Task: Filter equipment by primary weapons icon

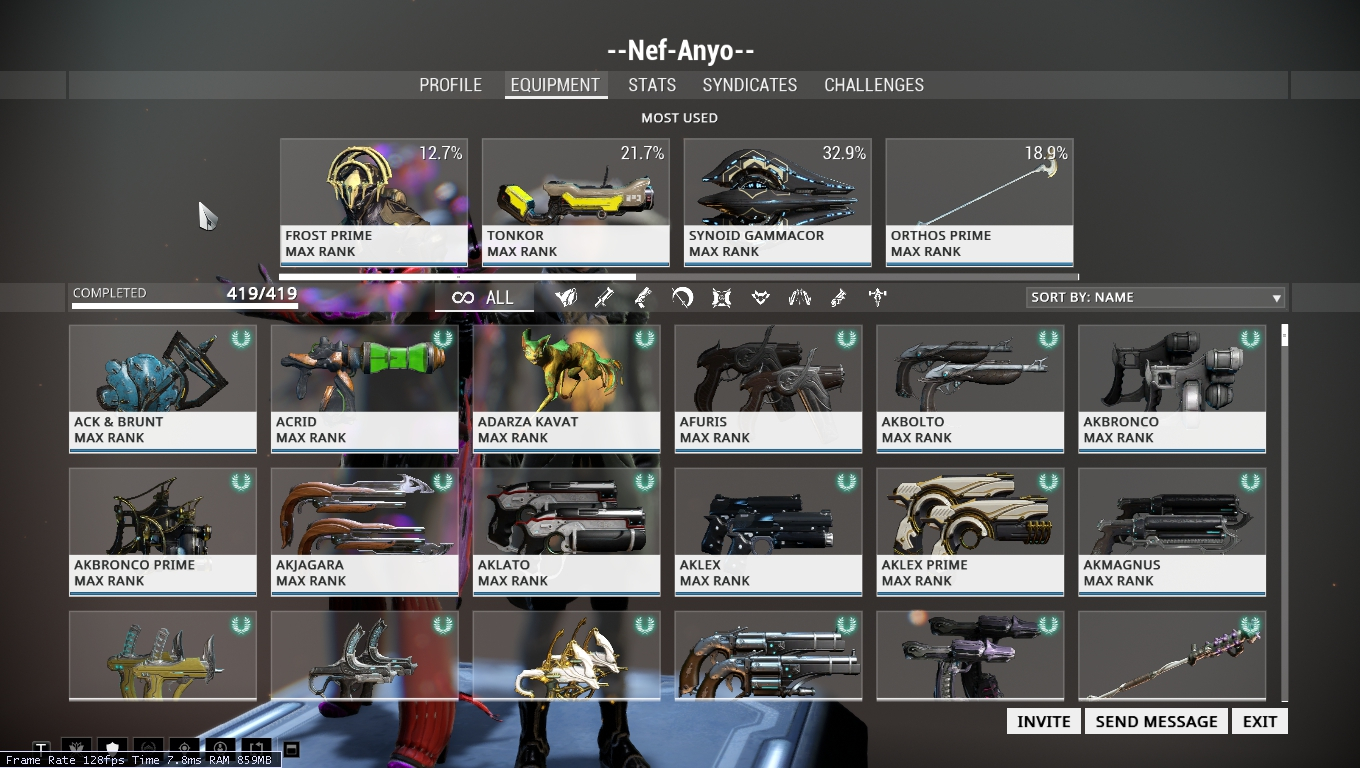Action: [604, 297]
